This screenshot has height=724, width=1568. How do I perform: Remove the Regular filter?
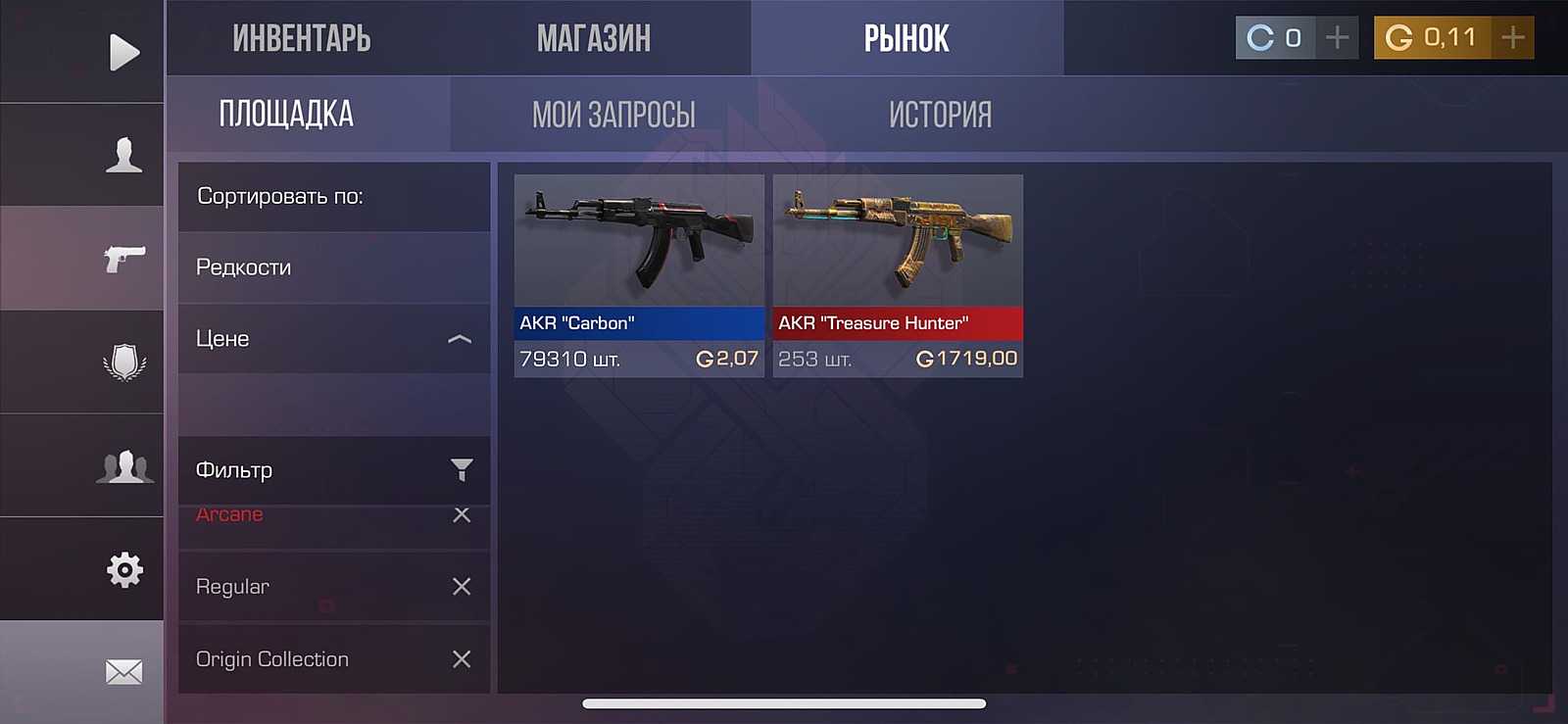[462, 587]
